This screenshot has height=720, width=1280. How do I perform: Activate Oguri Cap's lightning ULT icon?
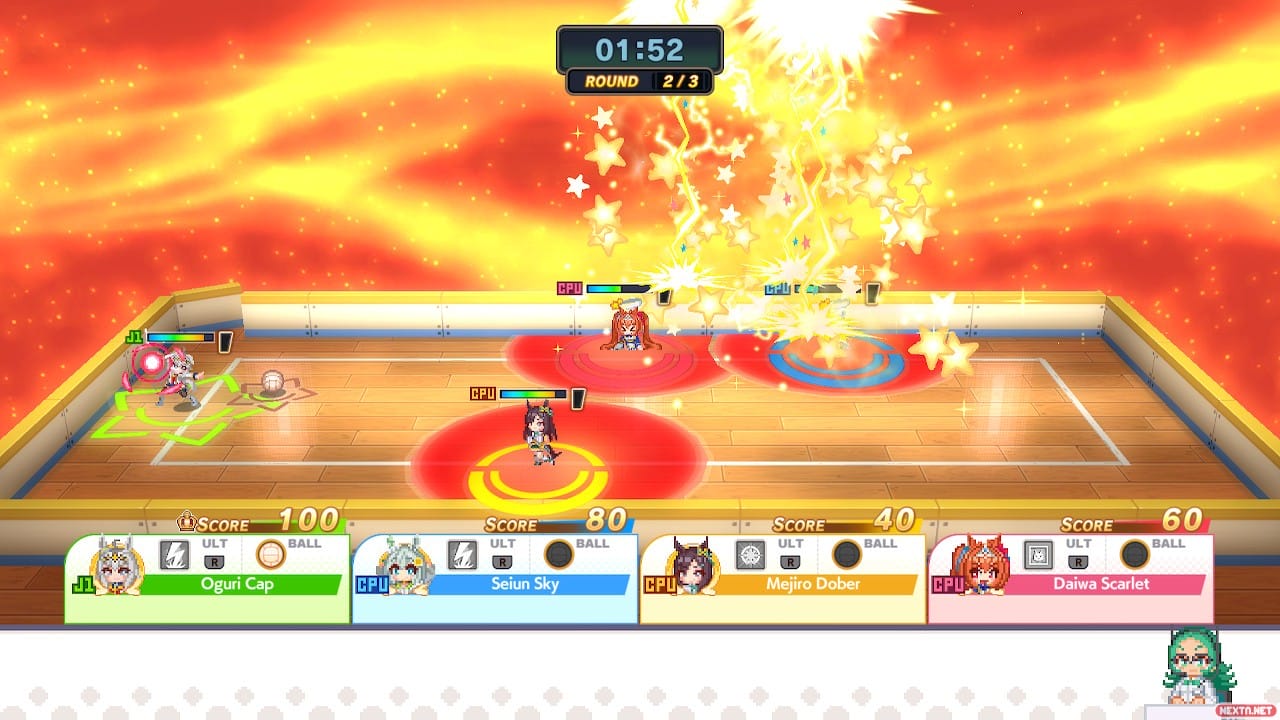point(174,553)
